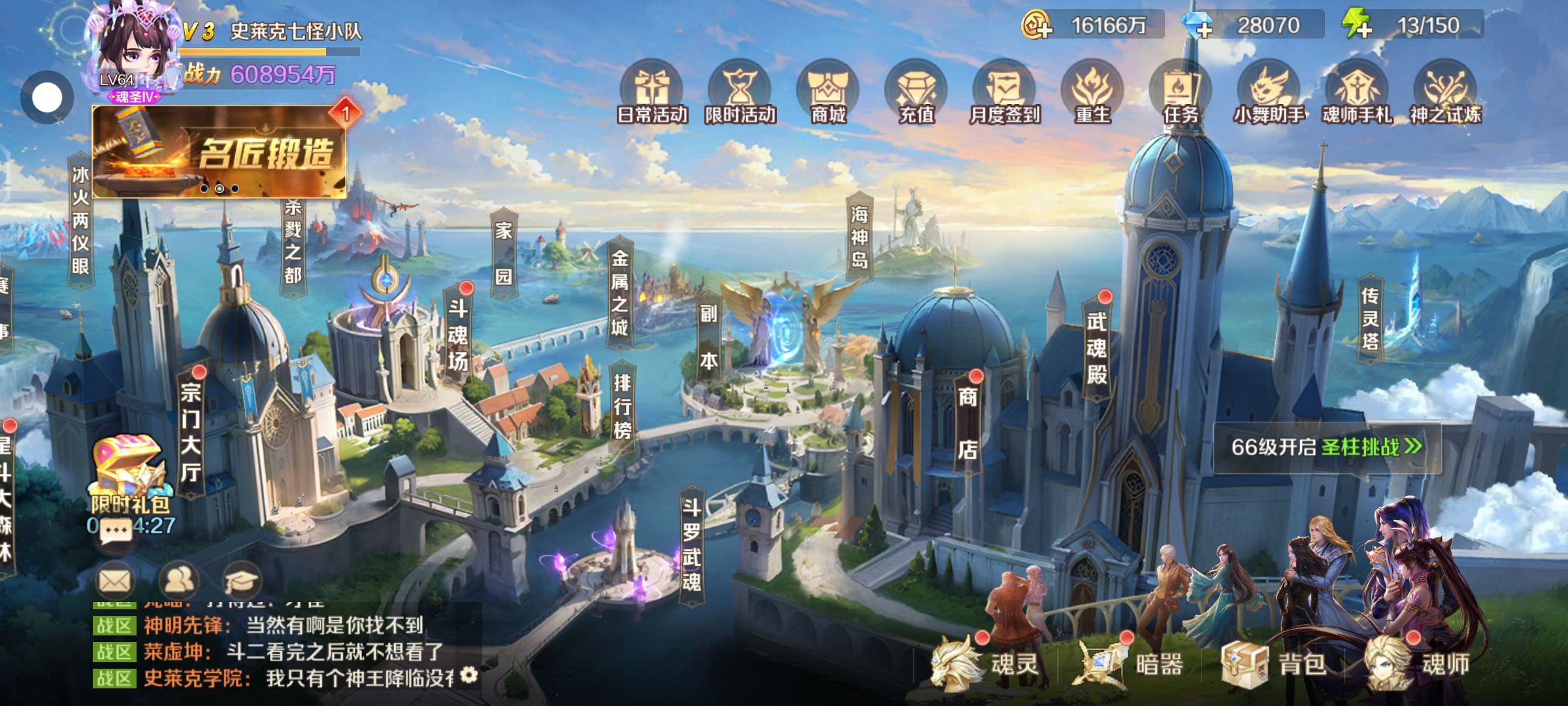The width and height of the screenshot is (1568, 706).
Task: Open the 任务 quest list
Action: [1181, 93]
